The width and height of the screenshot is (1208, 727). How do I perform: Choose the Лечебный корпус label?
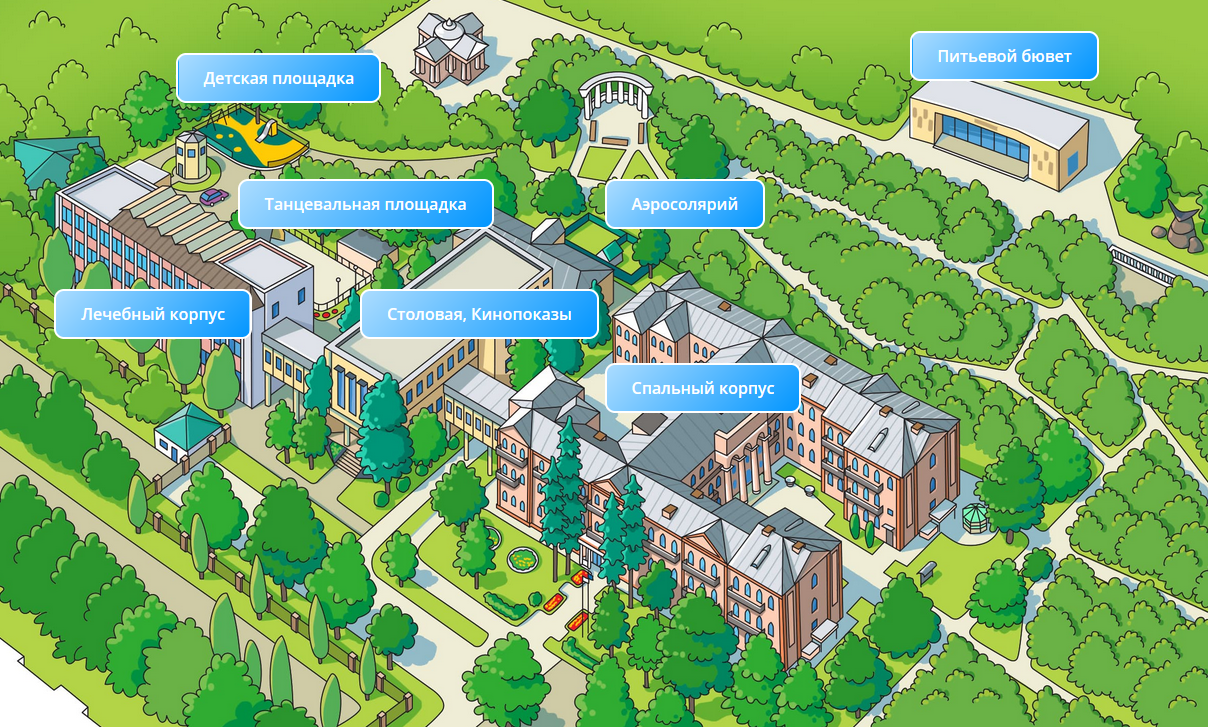(152, 314)
